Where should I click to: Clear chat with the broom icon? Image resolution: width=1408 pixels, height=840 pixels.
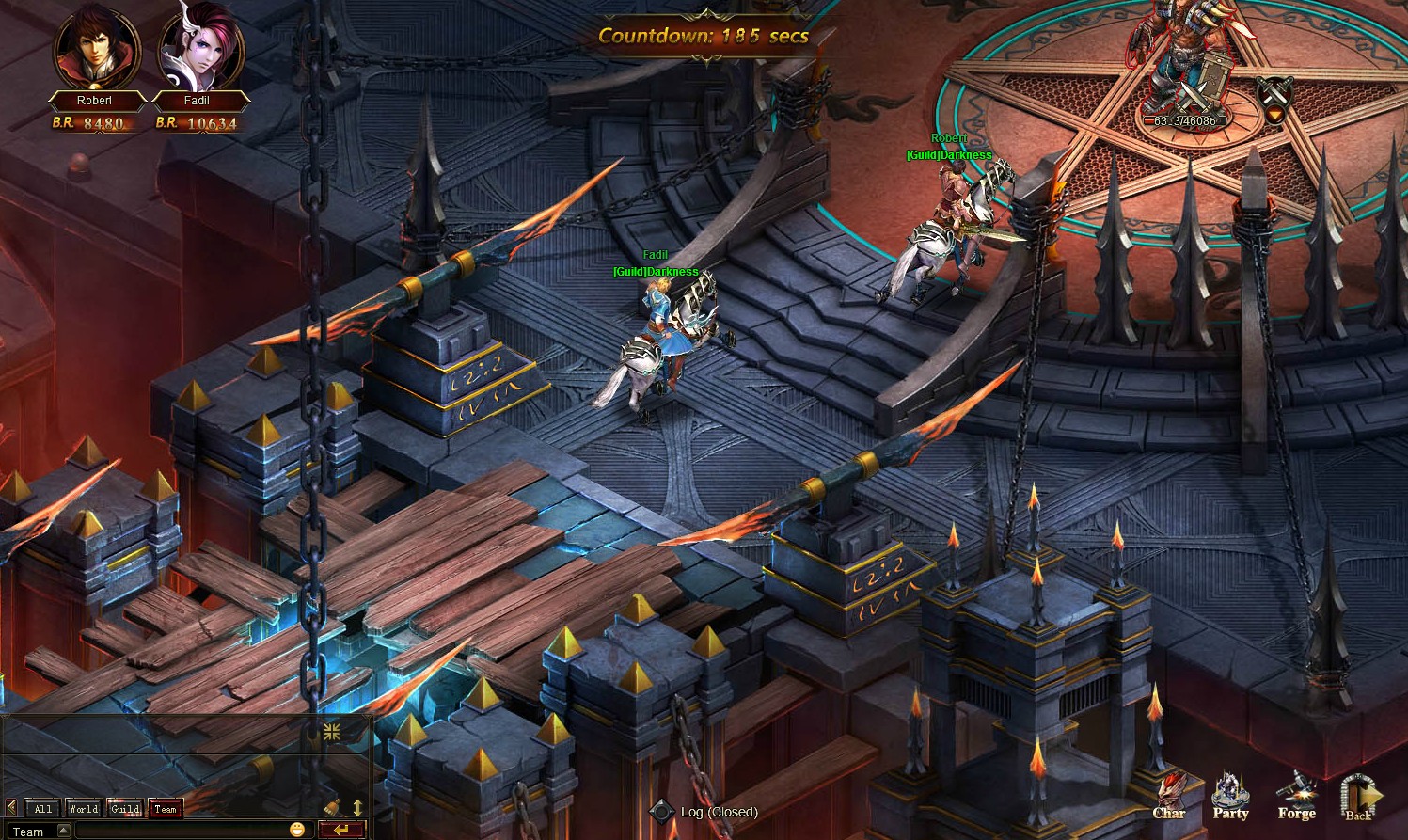[x=332, y=806]
